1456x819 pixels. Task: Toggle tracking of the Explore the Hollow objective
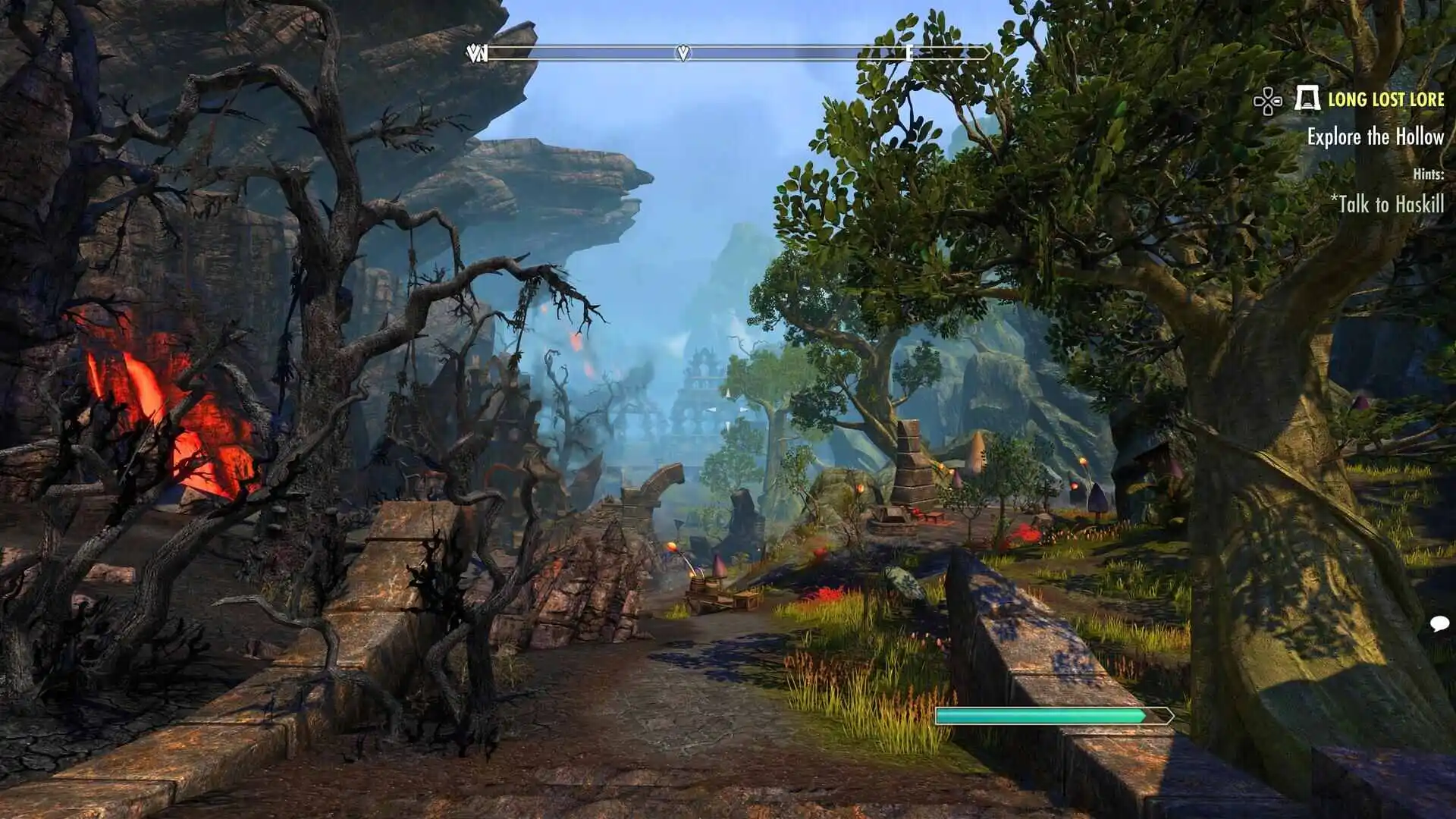click(1376, 138)
